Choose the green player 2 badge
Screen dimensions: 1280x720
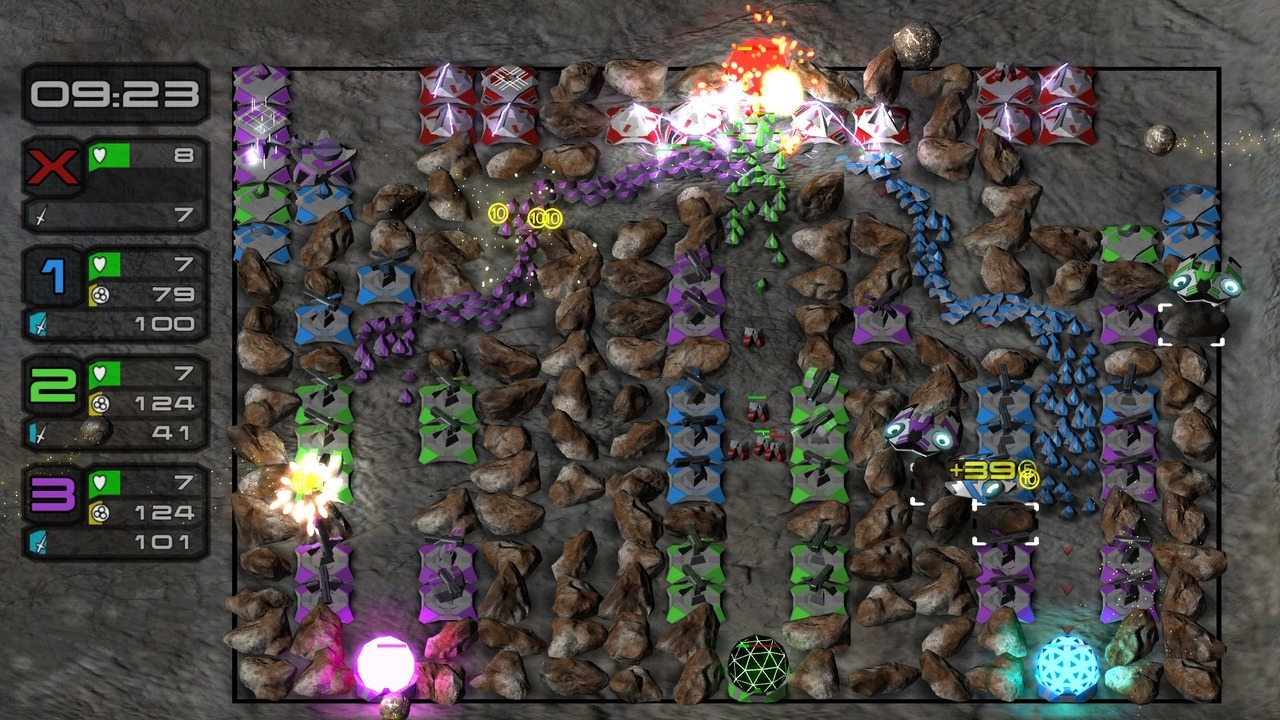click(53, 385)
